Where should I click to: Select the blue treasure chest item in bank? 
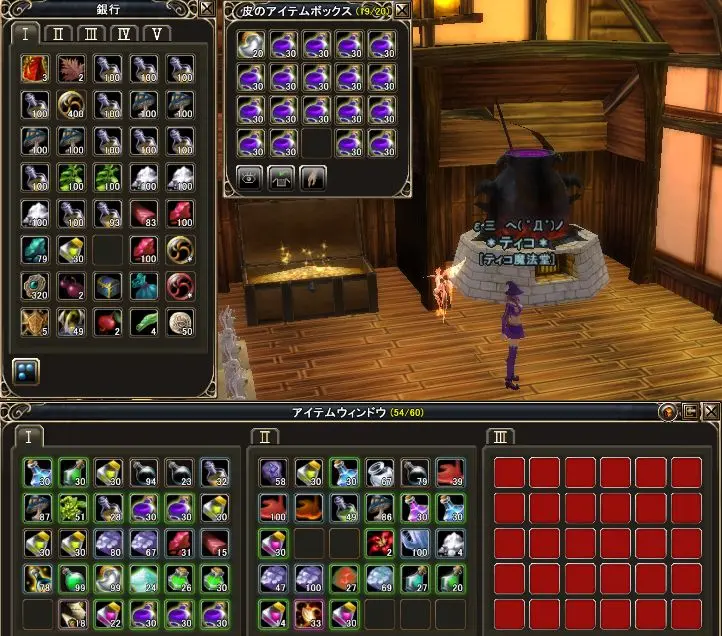[106, 286]
